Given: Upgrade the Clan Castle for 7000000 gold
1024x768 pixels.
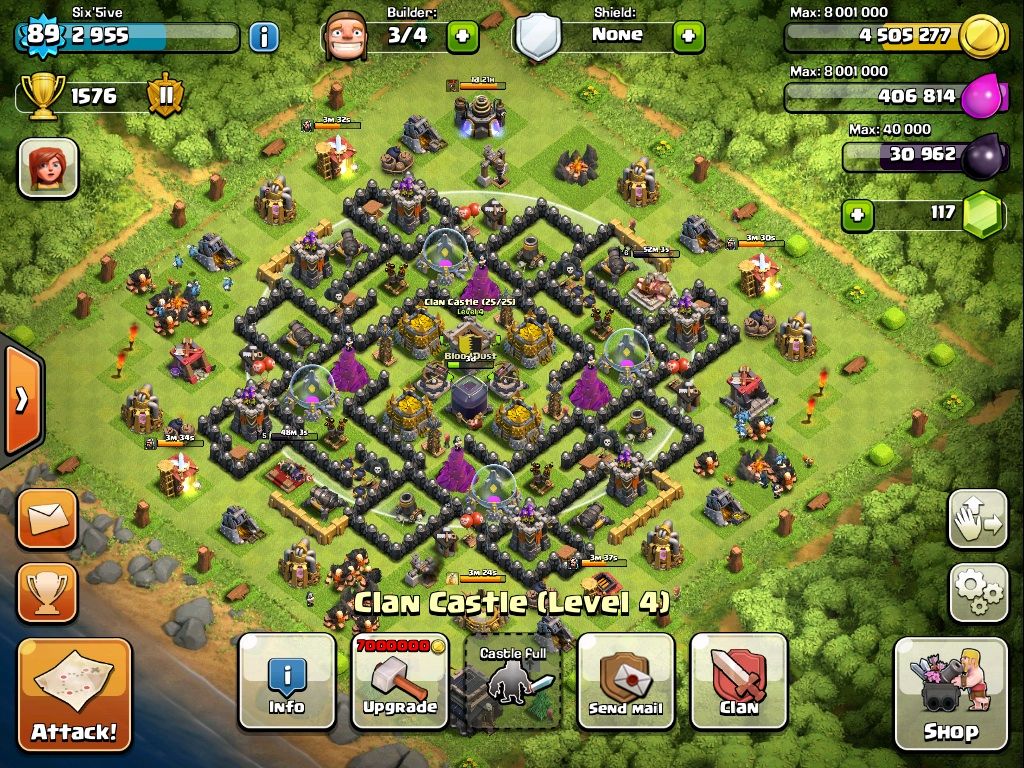Looking at the screenshot, I should coord(400,681).
